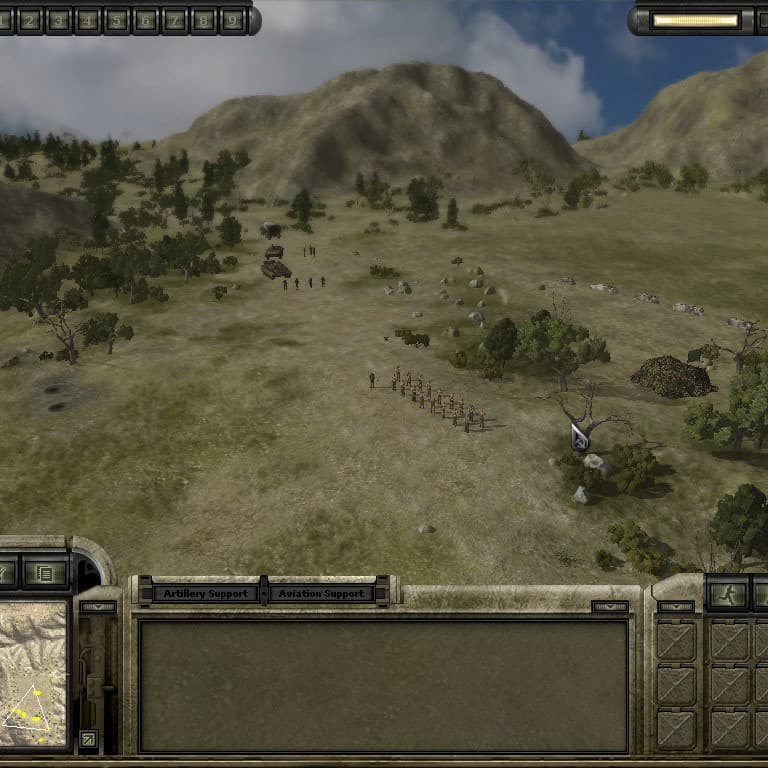Collapse the central info panel arrow

[x=609, y=606]
